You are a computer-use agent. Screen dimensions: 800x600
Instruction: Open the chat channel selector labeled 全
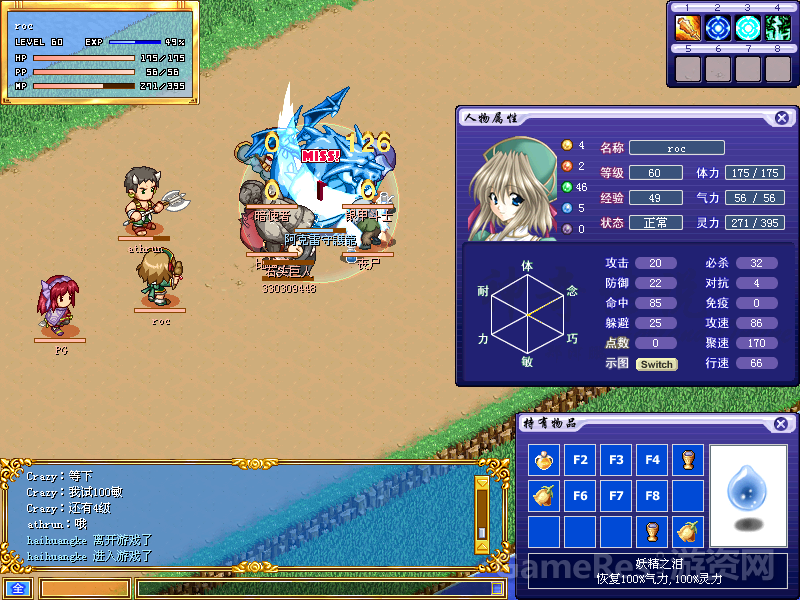tap(16, 589)
